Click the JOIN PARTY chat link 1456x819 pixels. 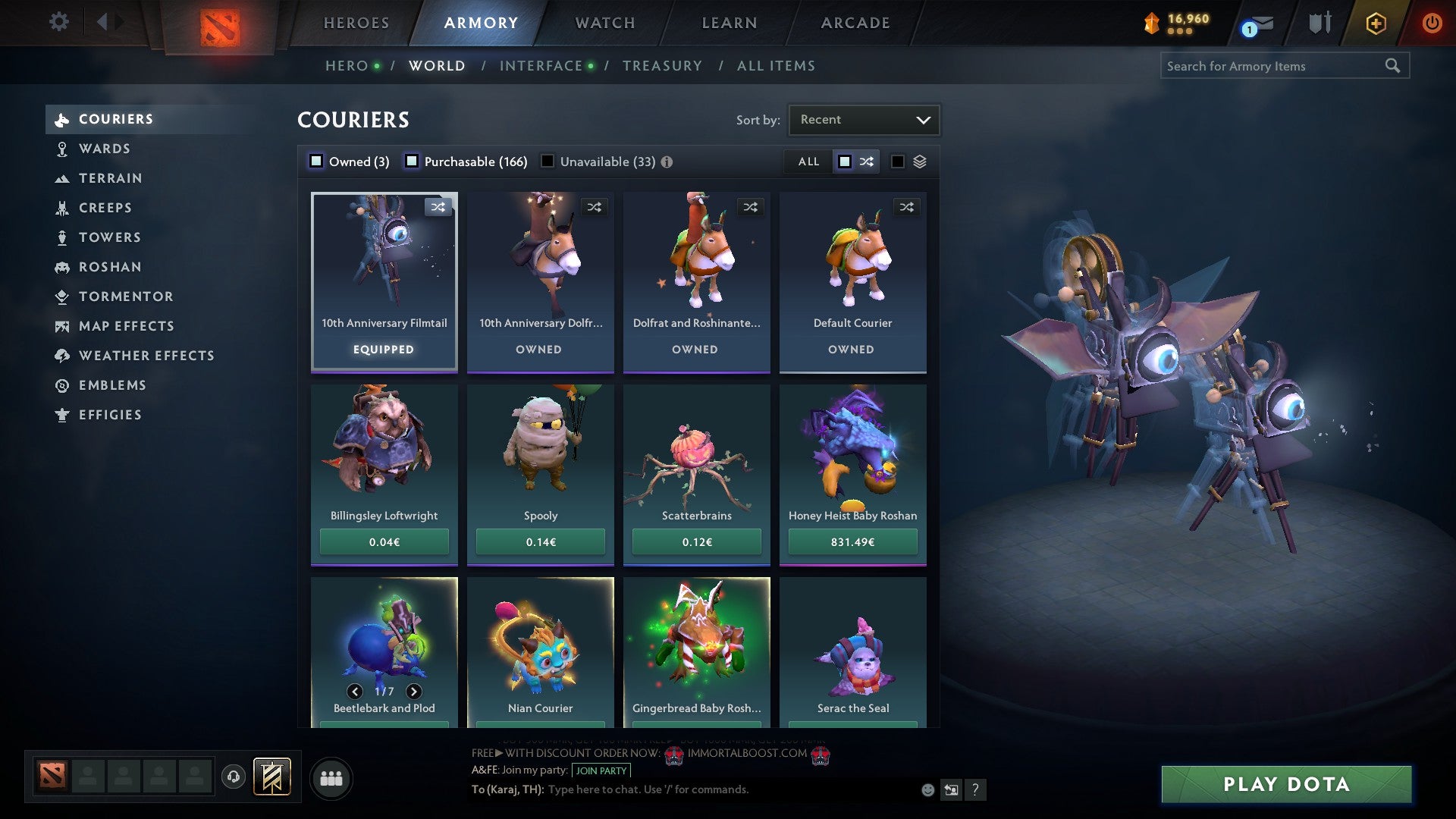(x=599, y=770)
